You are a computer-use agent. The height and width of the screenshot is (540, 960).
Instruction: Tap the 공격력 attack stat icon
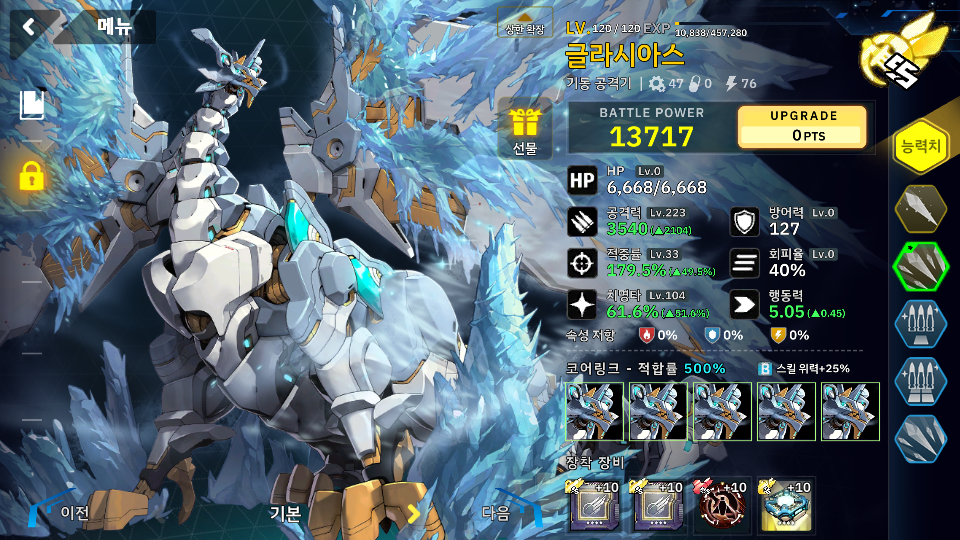(x=582, y=222)
